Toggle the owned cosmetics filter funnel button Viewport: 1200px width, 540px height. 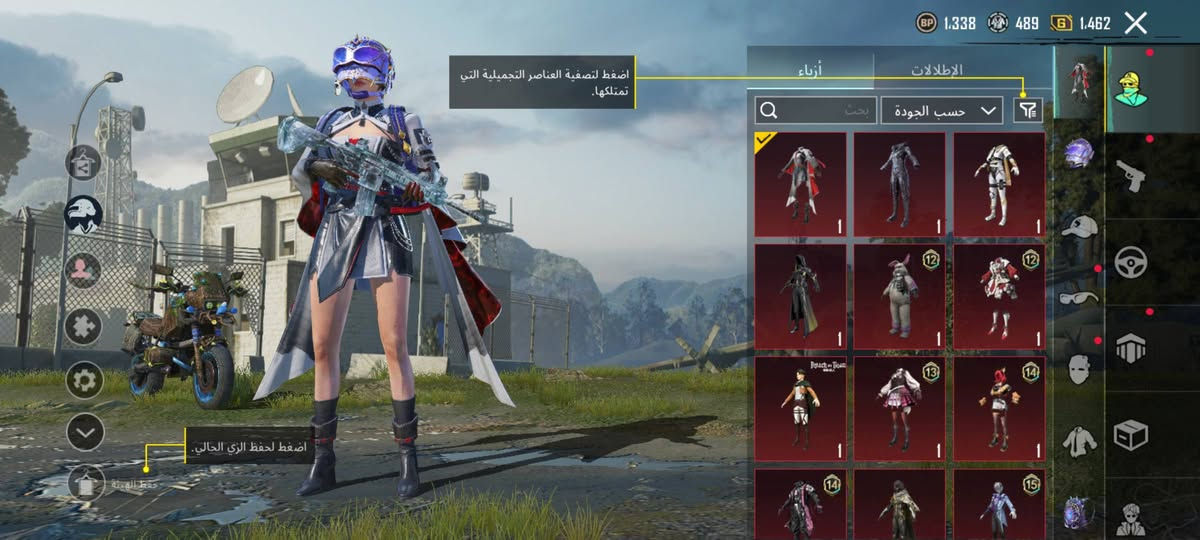(x=1027, y=111)
